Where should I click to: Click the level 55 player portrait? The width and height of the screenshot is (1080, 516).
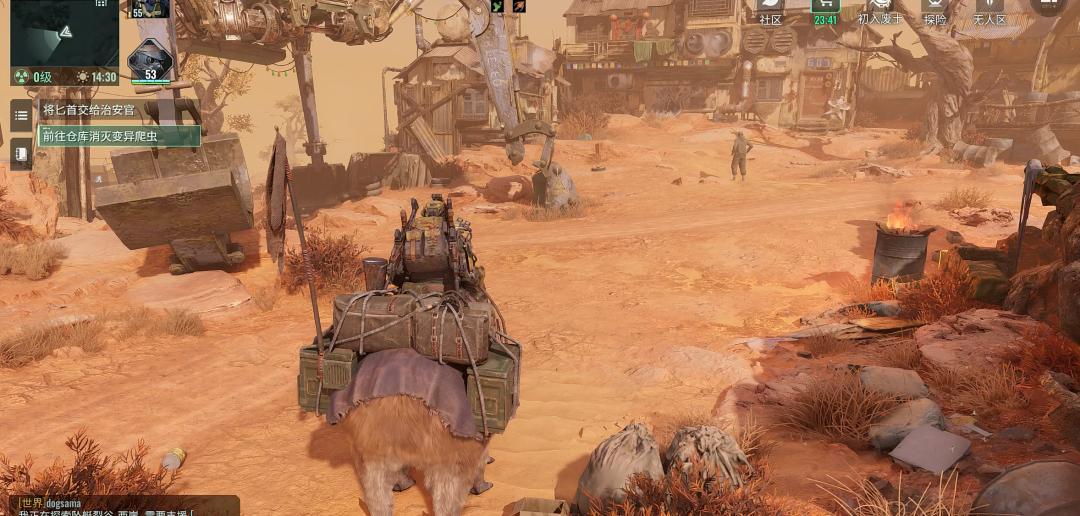click(x=150, y=8)
